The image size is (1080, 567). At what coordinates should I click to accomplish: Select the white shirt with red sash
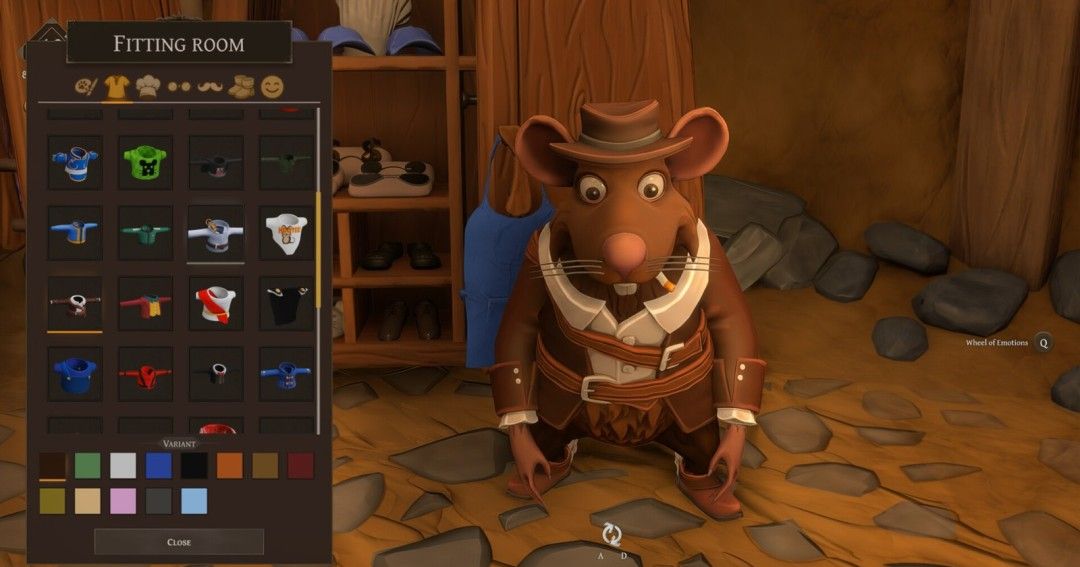(216, 304)
